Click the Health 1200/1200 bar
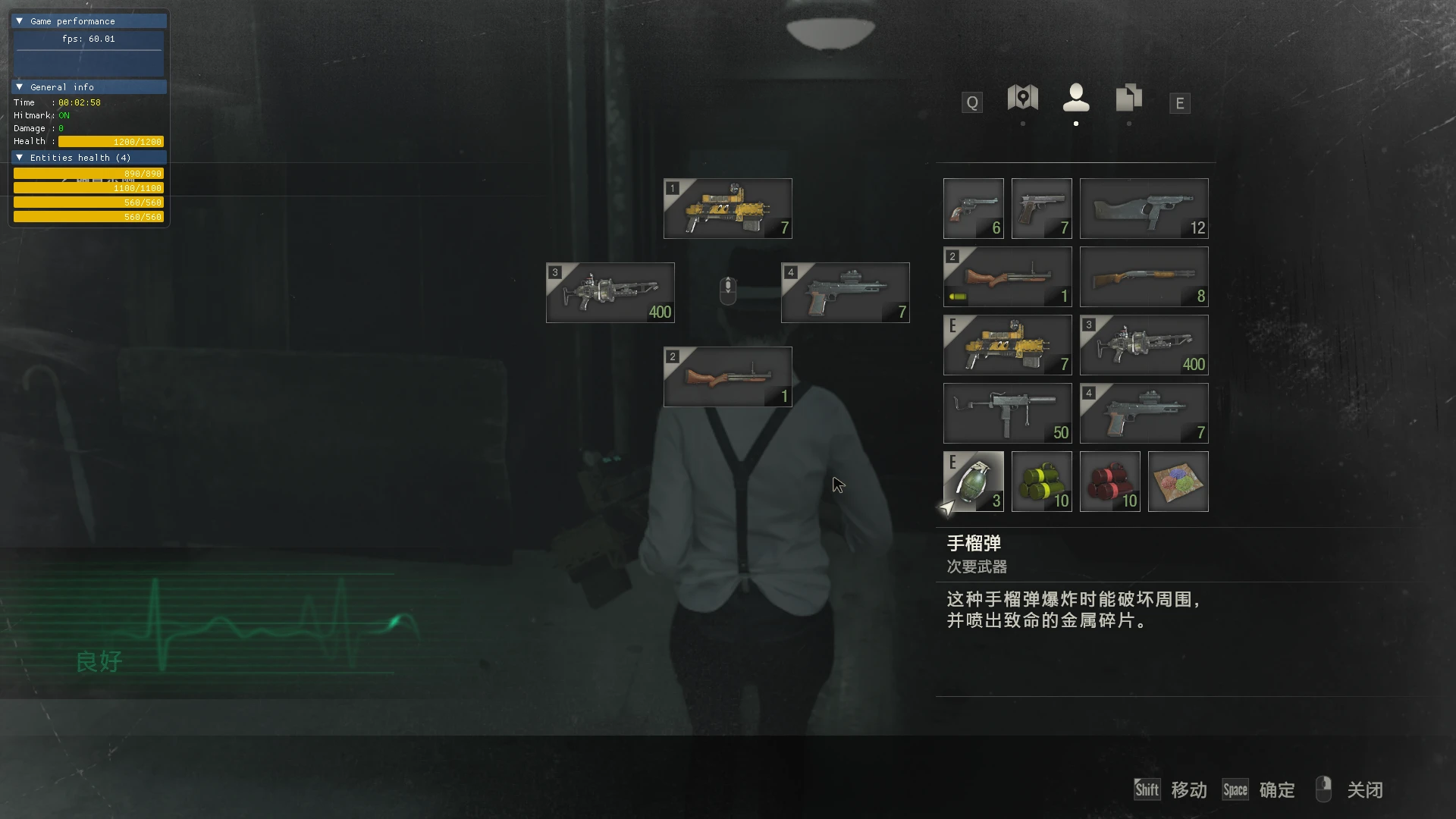This screenshot has width=1456, height=819. pyautogui.click(x=110, y=141)
